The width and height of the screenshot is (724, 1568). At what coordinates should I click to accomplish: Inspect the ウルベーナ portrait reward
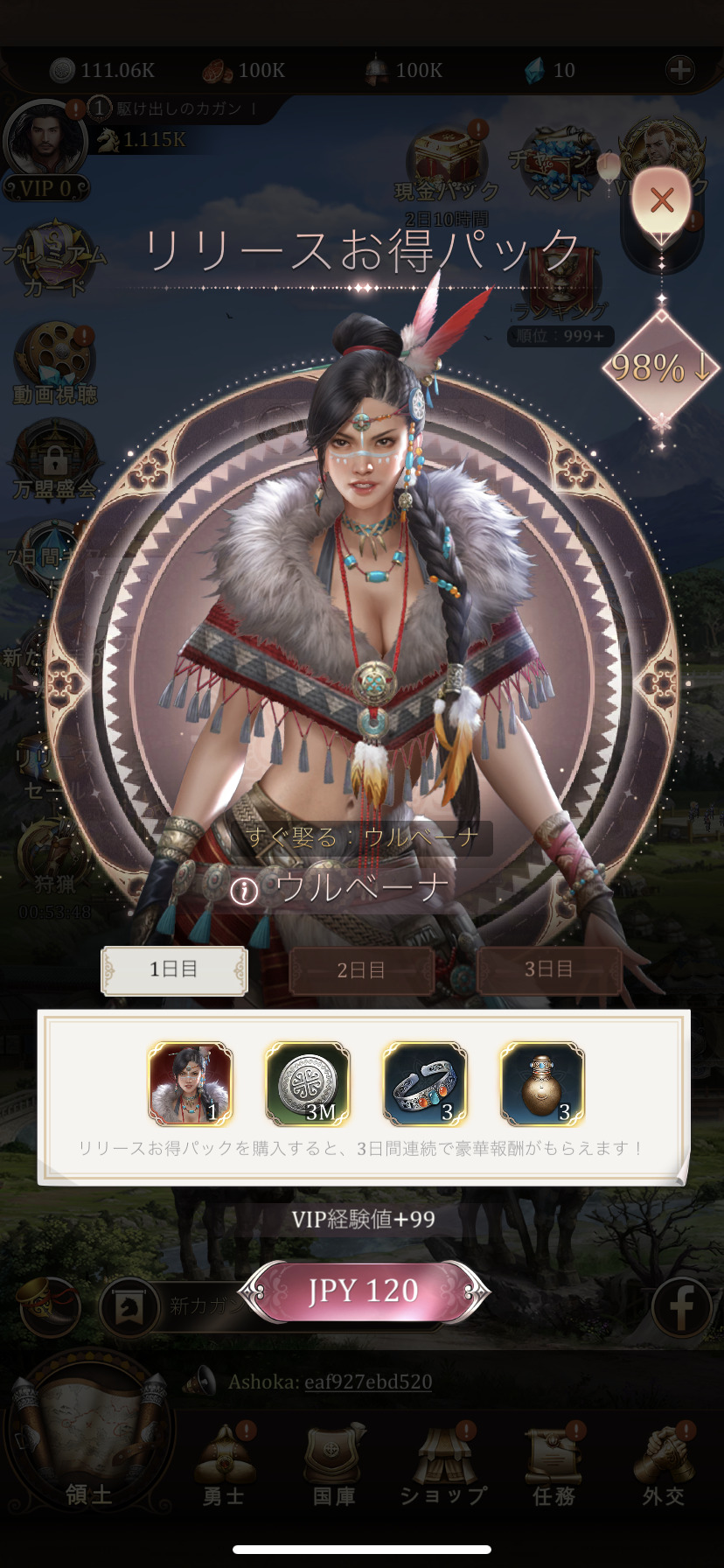click(191, 1083)
